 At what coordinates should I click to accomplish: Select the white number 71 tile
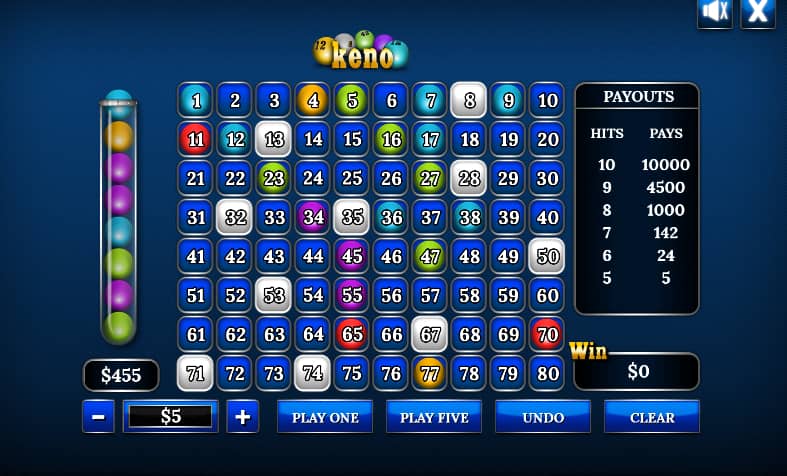(196, 373)
